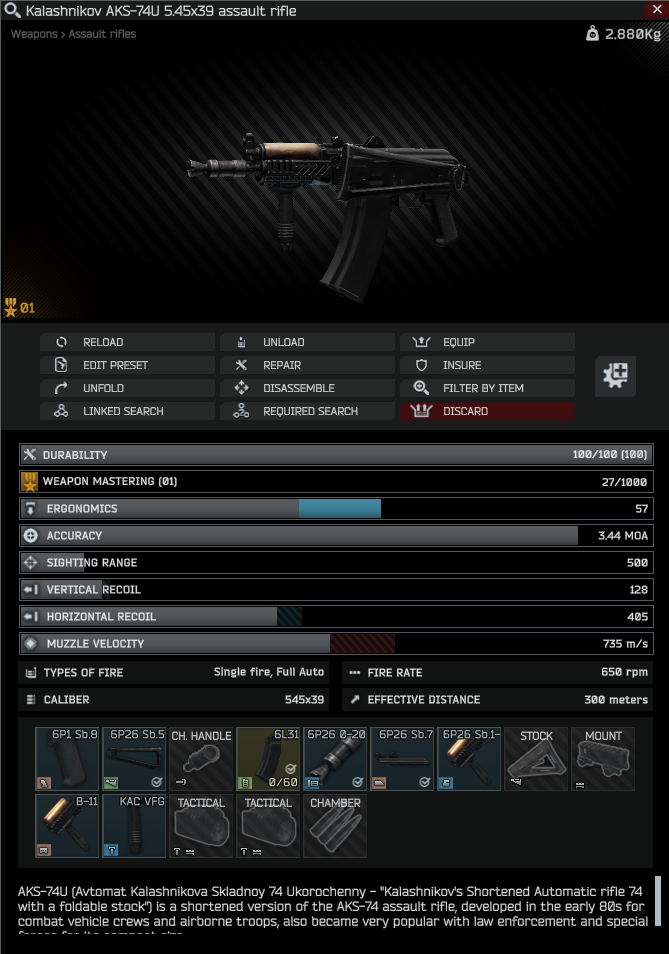Select the 6L31 magazine slot
The height and width of the screenshot is (954, 669).
click(268, 759)
